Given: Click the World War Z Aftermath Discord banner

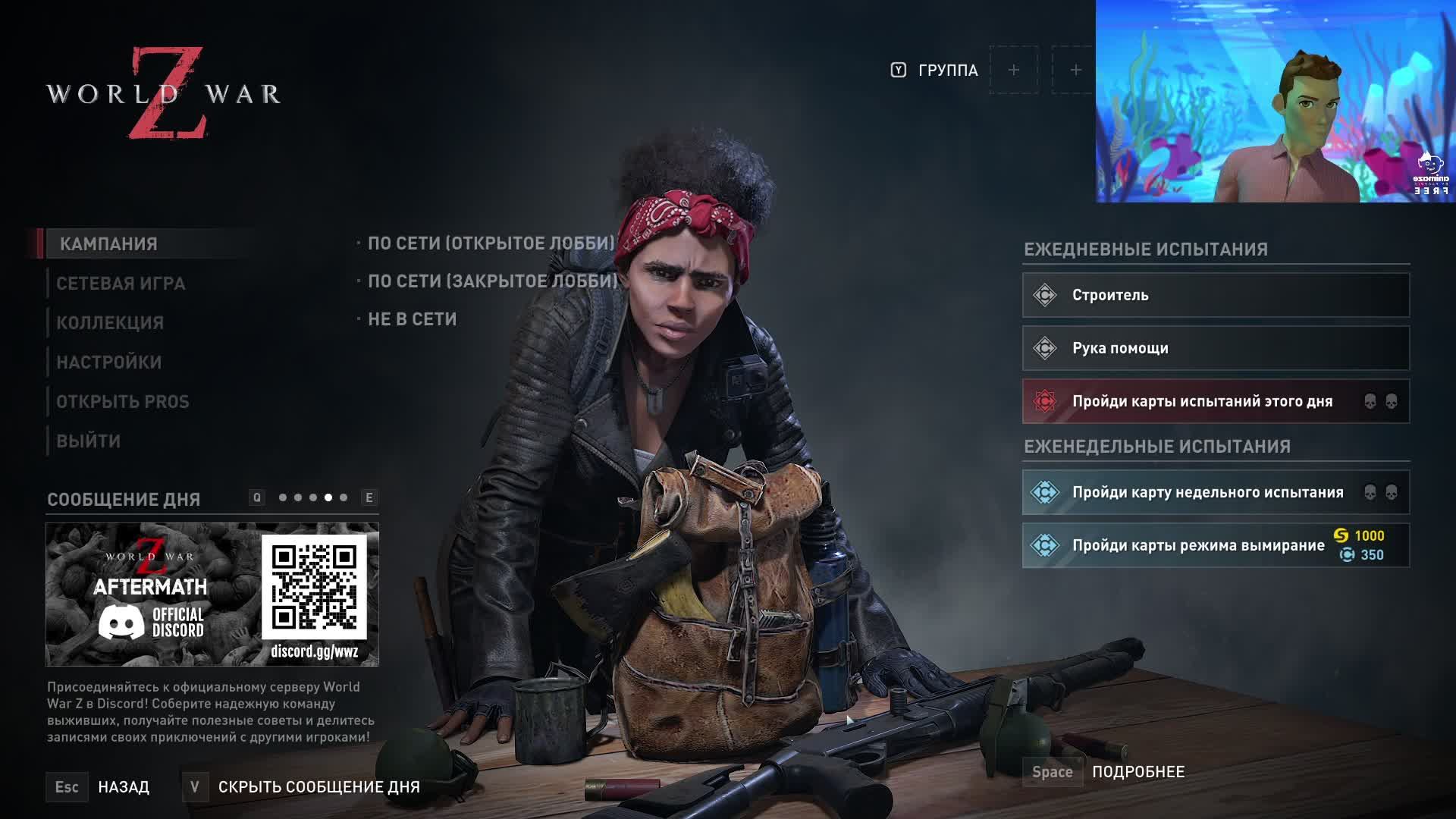Looking at the screenshot, I should pos(212,595).
